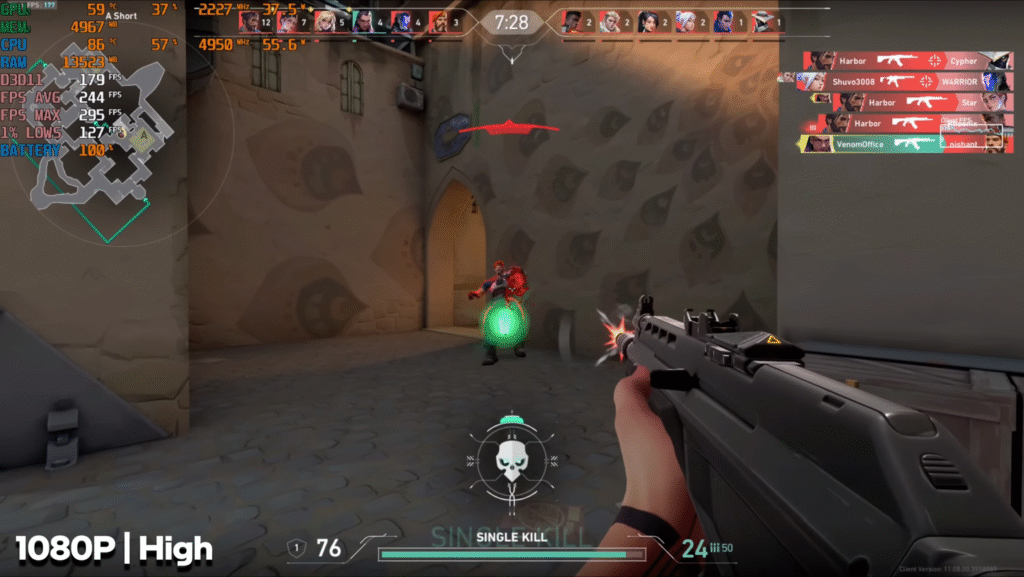The image size is (1024, 577).
Task: Select the ally agent portrait with 12 kills
Action: pyautogui.click(x=250, y=22)
